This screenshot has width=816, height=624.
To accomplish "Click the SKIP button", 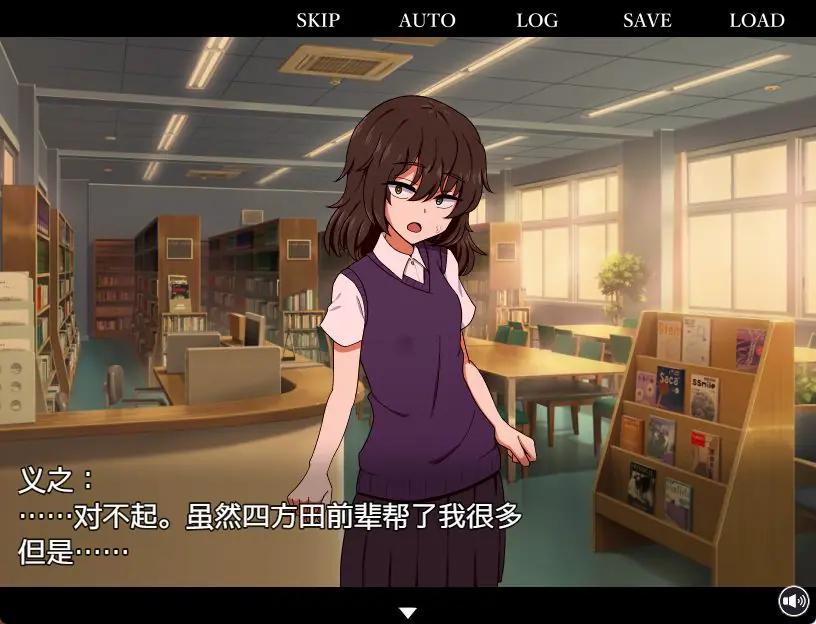I will (x=318, y=20).
